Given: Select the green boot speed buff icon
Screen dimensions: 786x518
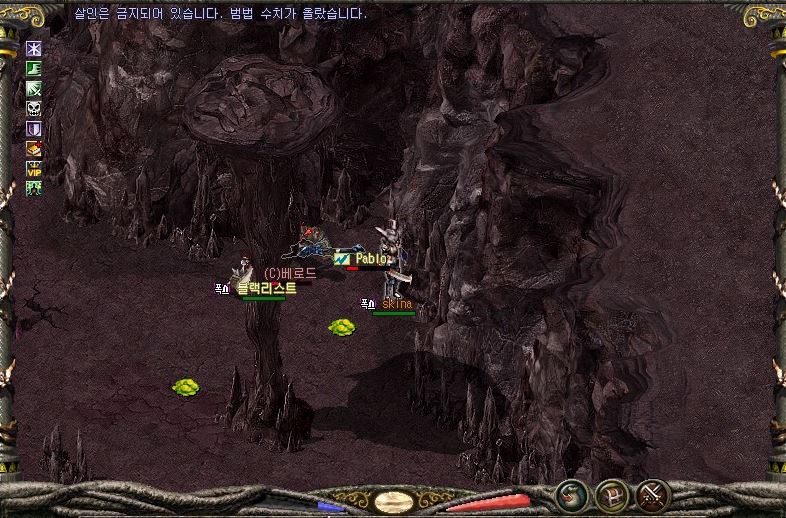Looking at the screenshot, I should click(x=34, y=69).
